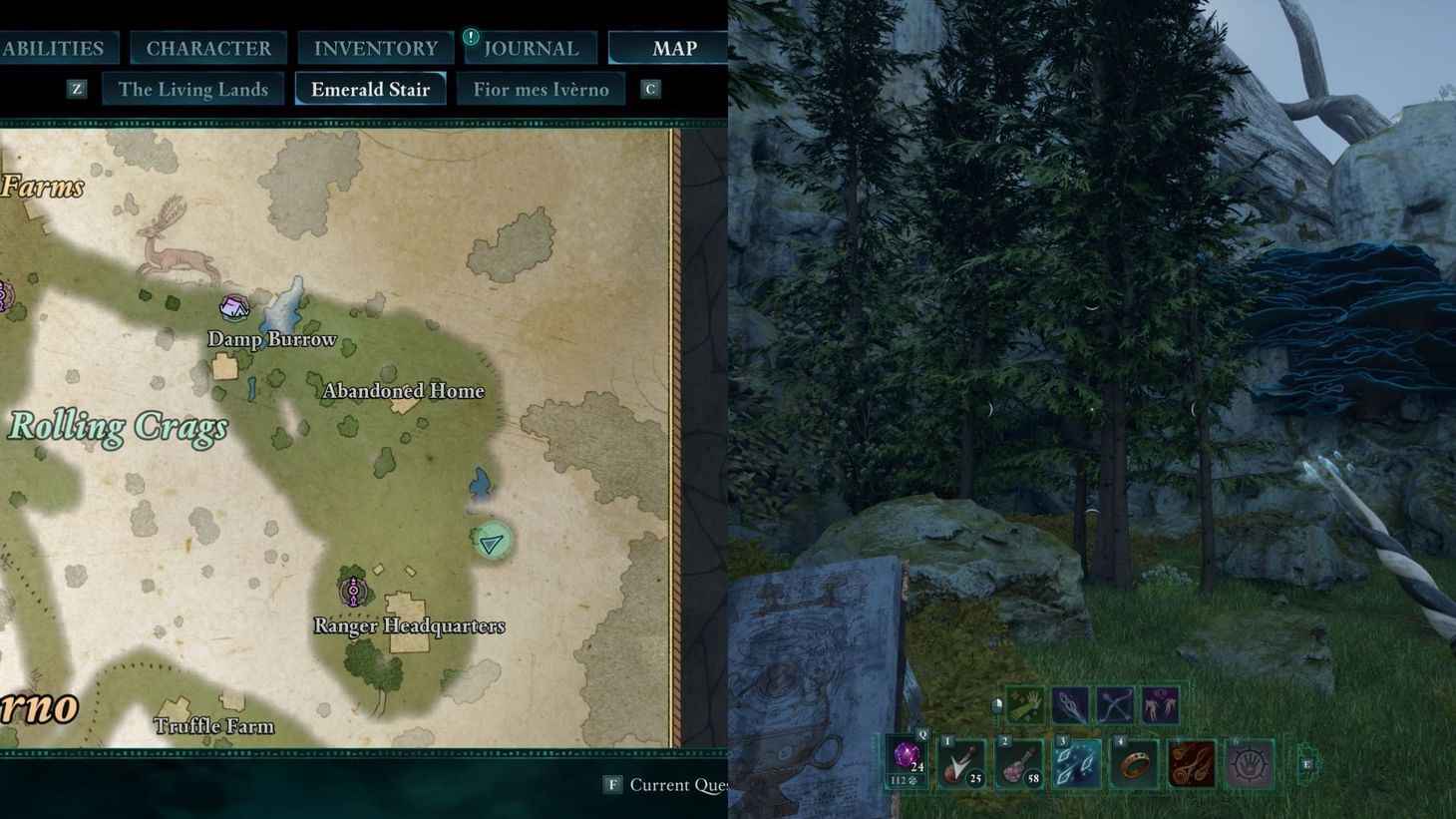Switch to the Inventory tab

[375, 47]
